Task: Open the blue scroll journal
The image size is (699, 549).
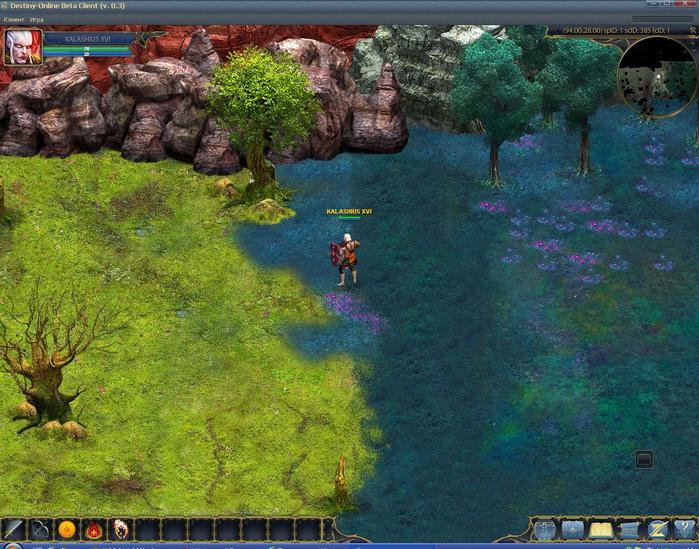Action: 629,529
